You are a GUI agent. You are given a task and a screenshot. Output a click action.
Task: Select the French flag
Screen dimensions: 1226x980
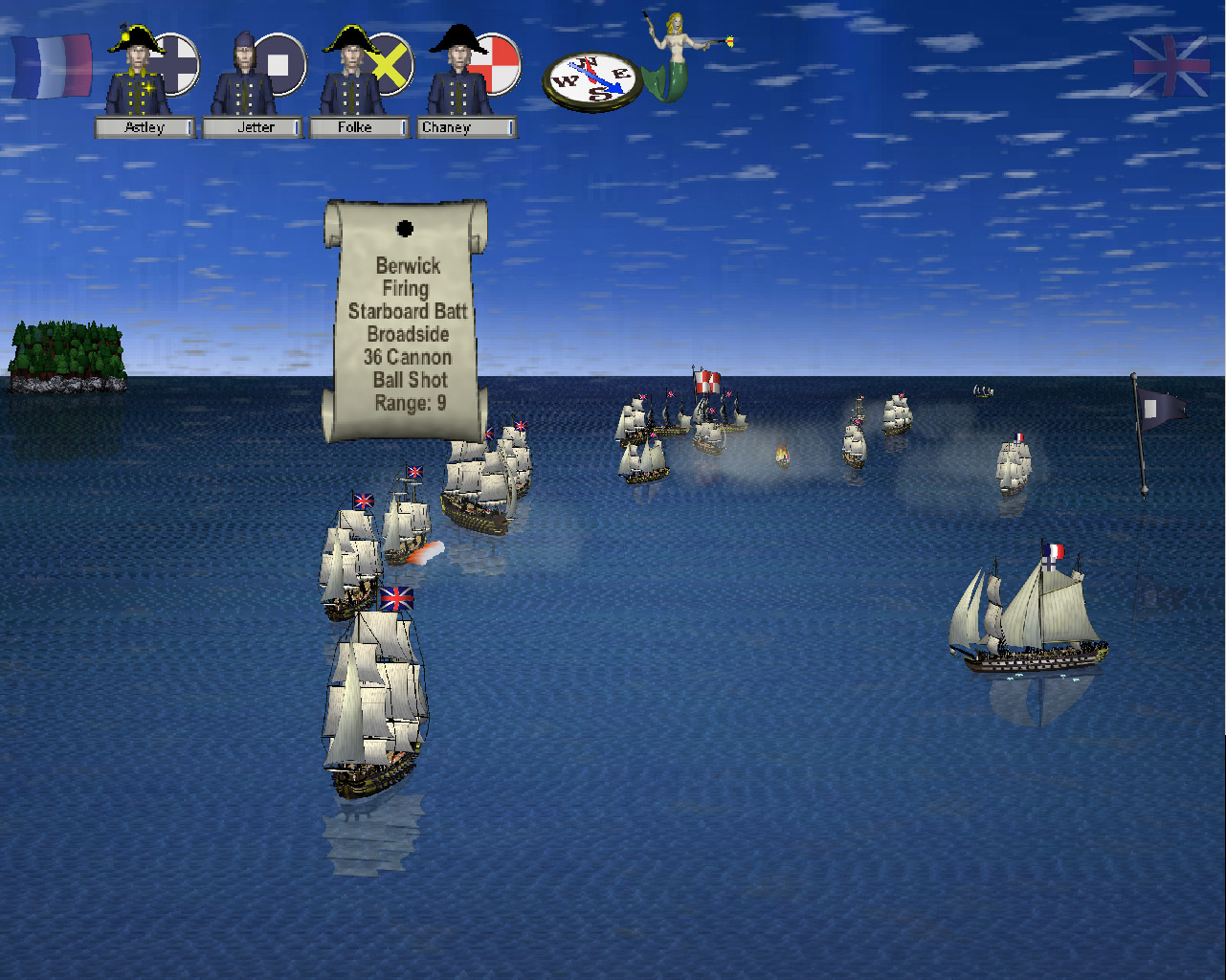[52, 66]
